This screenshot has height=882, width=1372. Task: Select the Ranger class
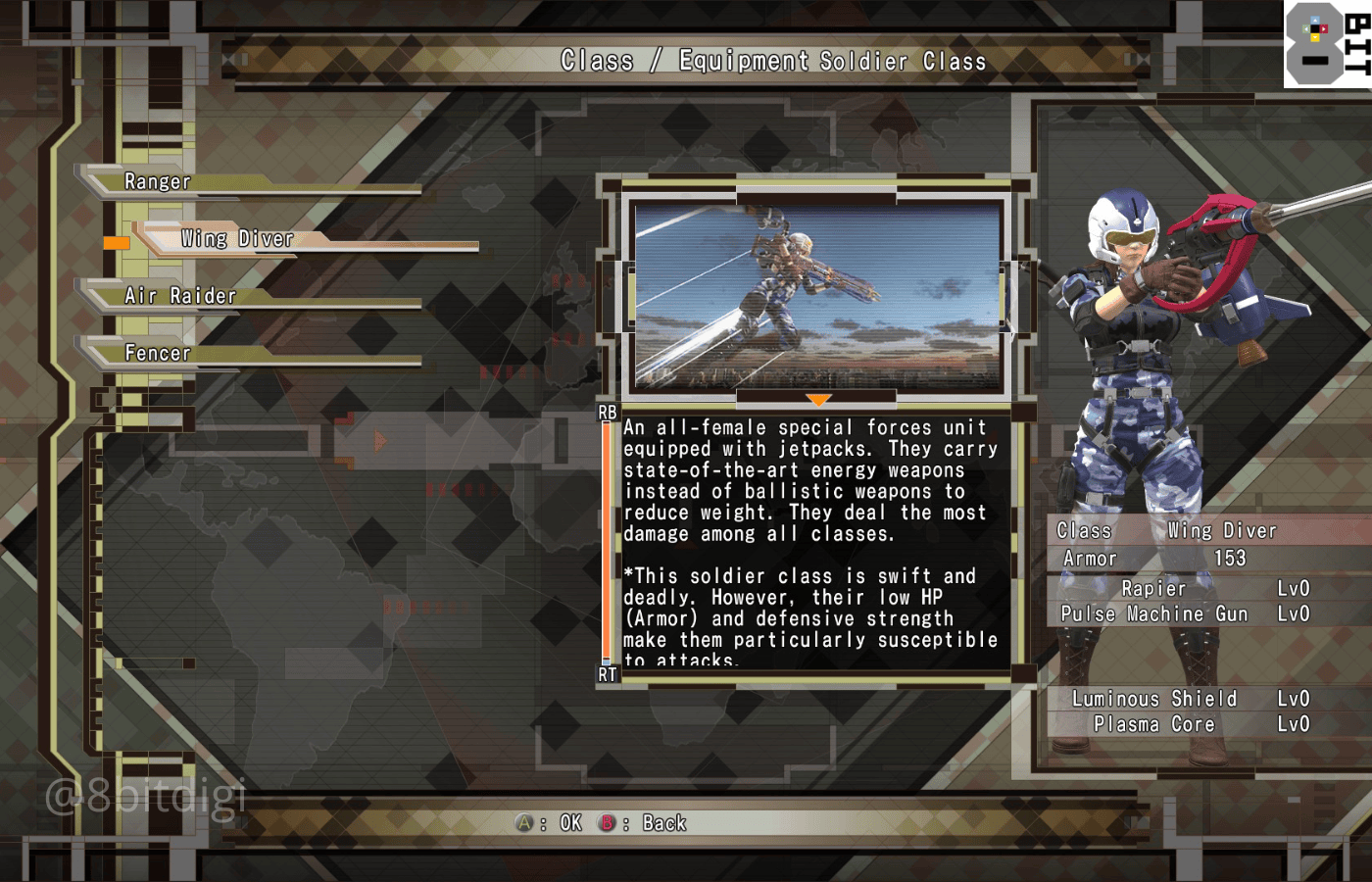coord(157,181)
